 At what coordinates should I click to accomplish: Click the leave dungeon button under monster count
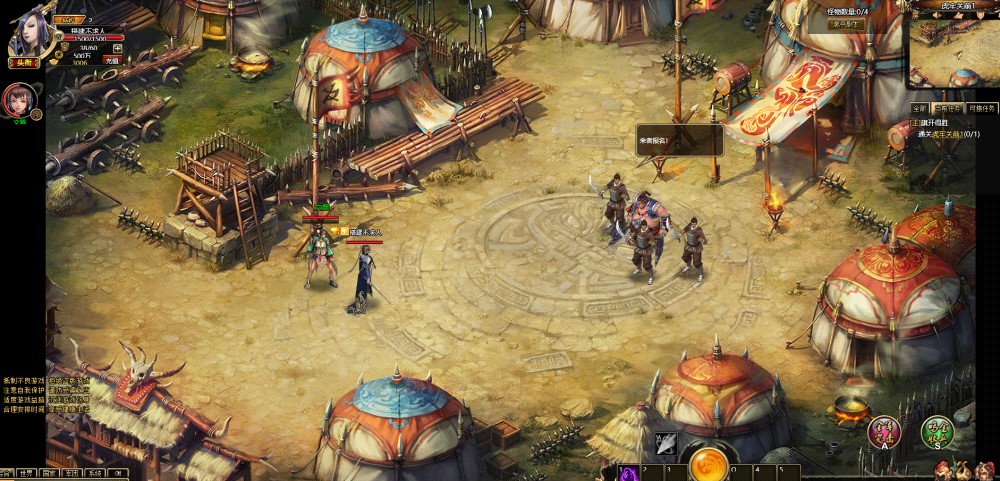click(847, 25)
